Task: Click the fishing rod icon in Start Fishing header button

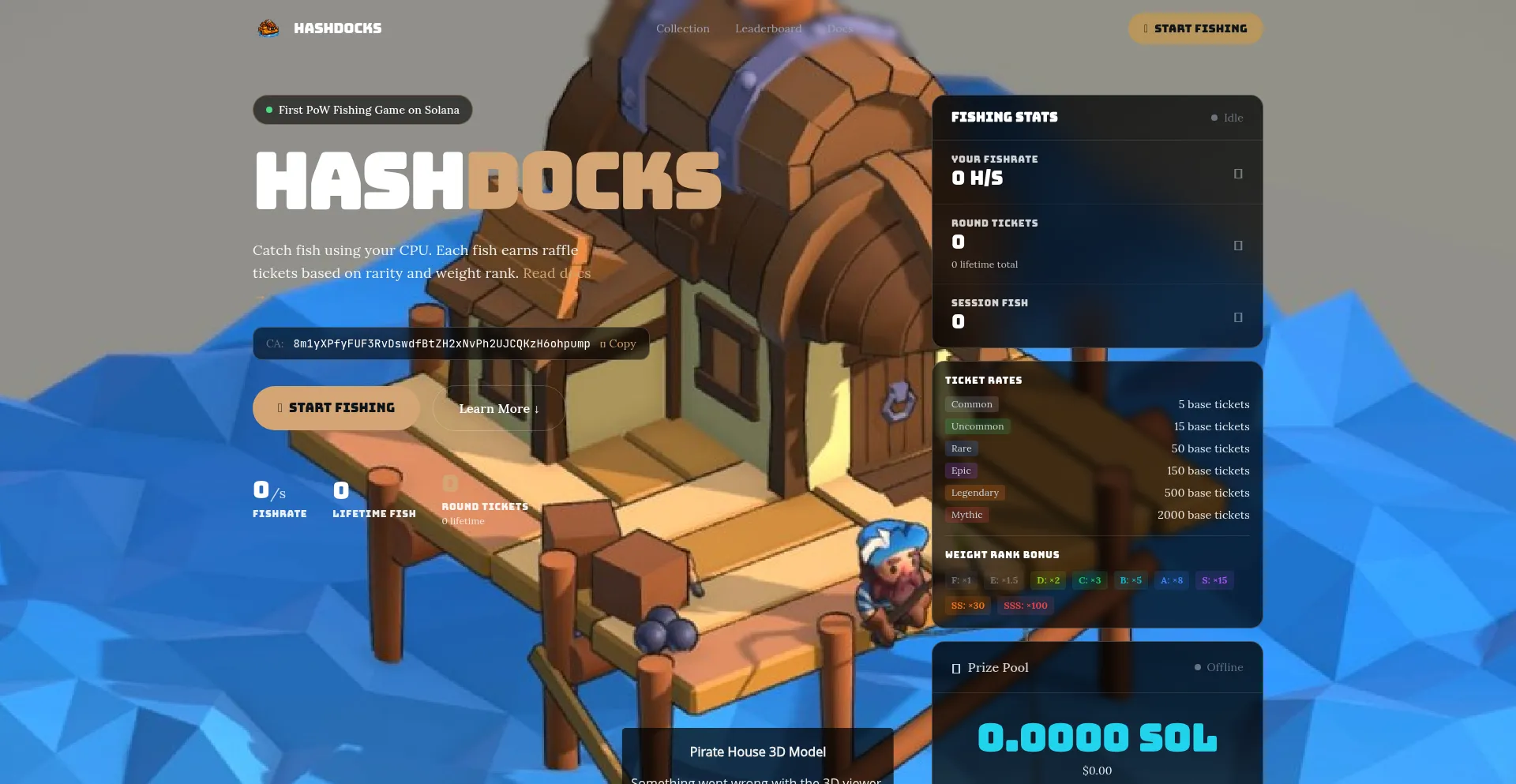Action: pos(1145,28)
